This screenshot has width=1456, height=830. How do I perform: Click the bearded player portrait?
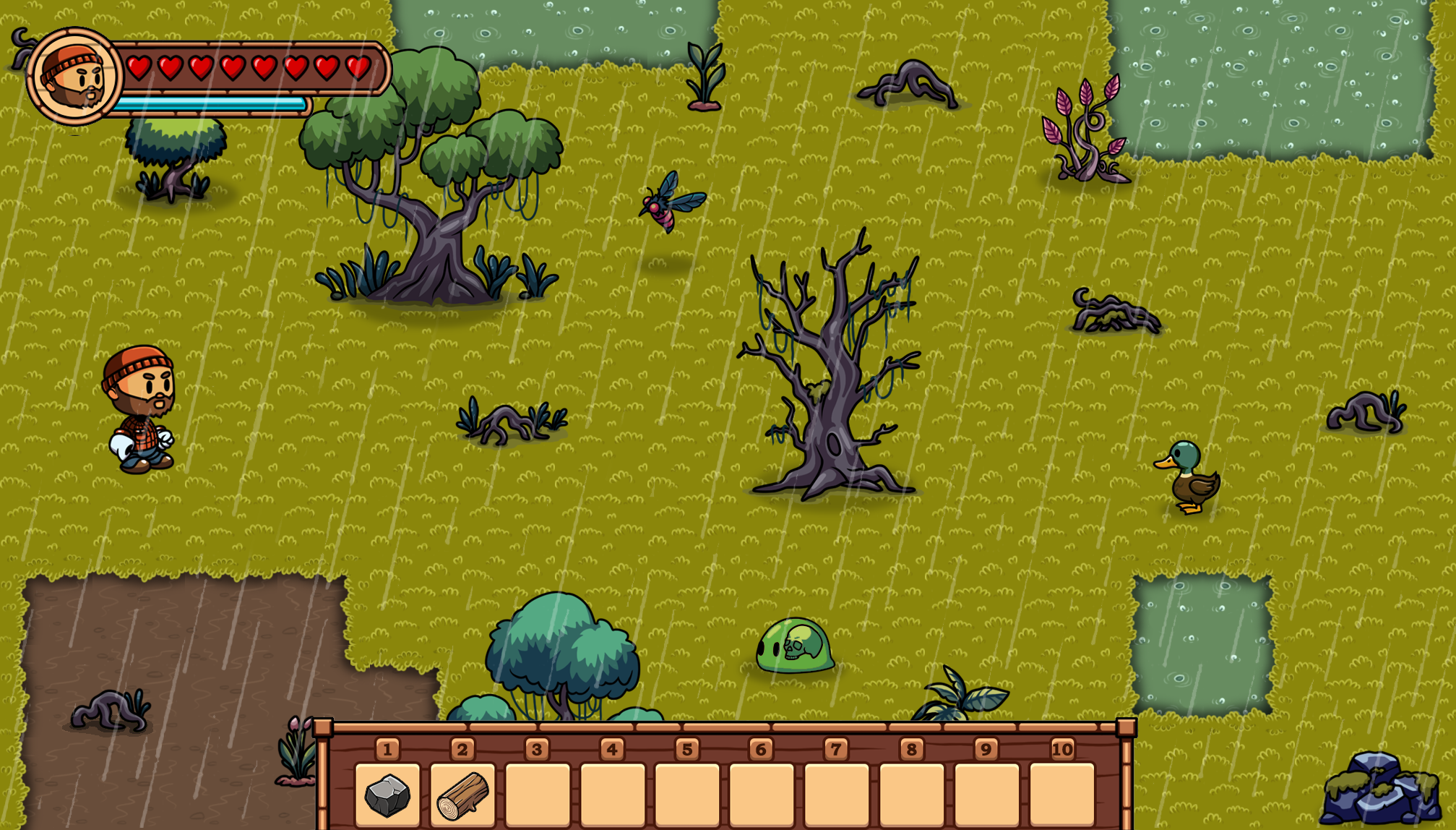(73, 76)
